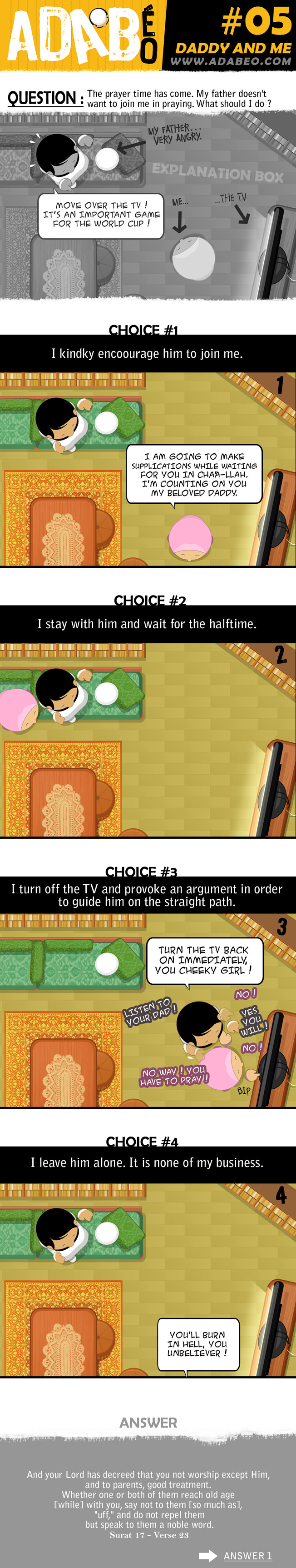Choose "I leave him alone" option
Screen dimensions: 296x1568
click(x=147, y=1162)
